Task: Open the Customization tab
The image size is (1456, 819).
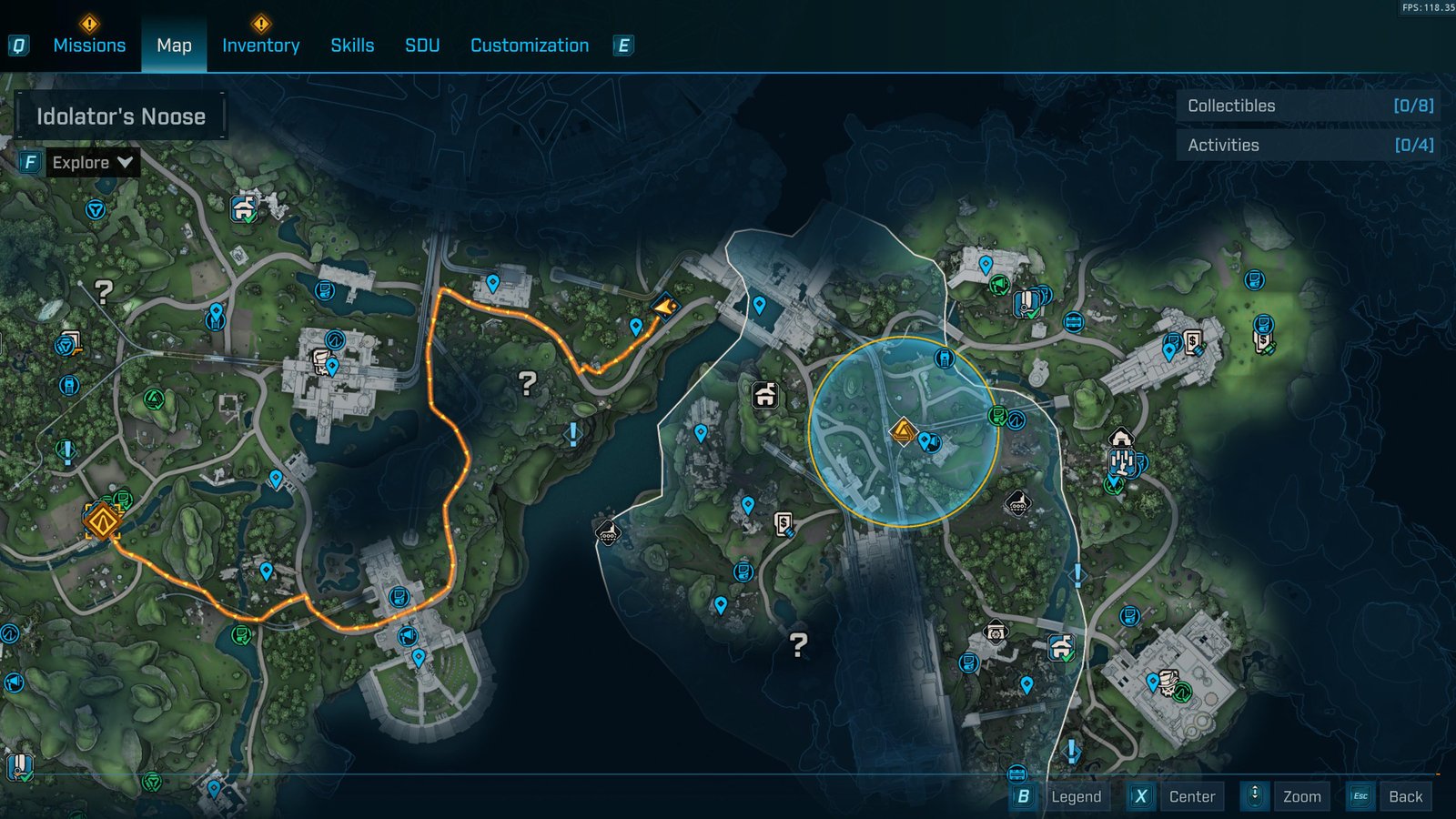Action: click(x=529, y=45)
